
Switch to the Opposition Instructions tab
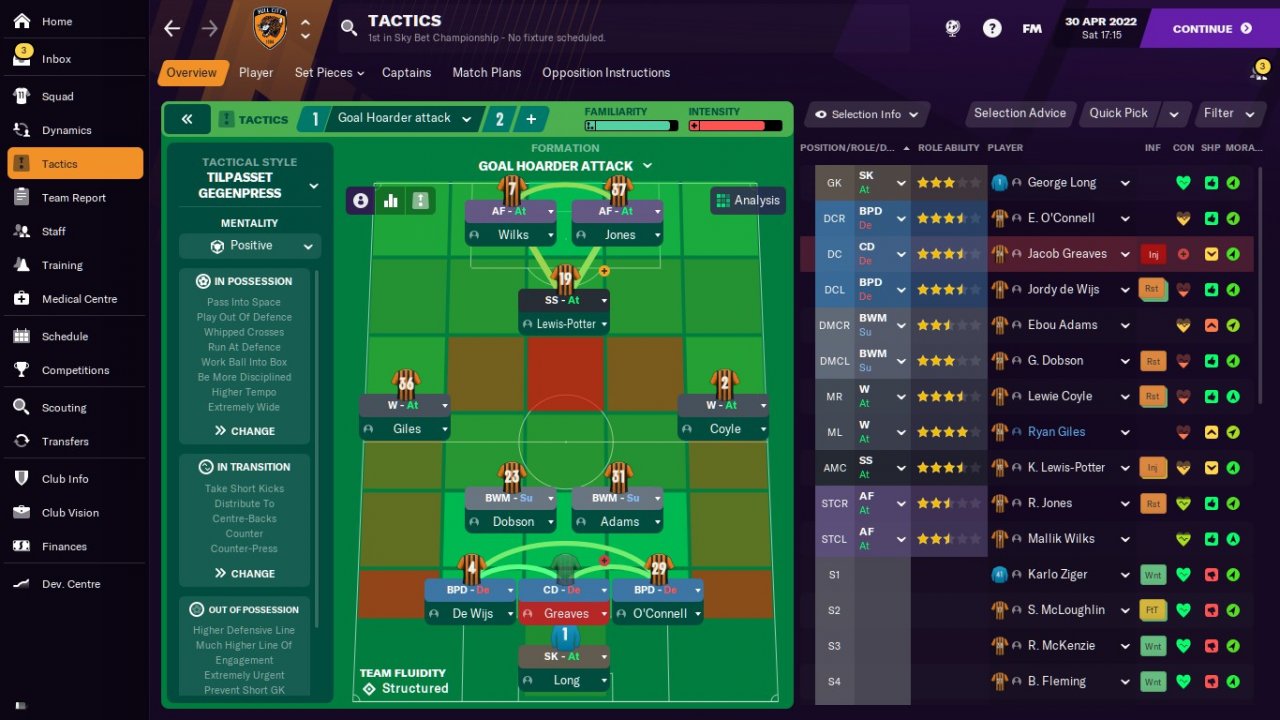coord(605,73)
